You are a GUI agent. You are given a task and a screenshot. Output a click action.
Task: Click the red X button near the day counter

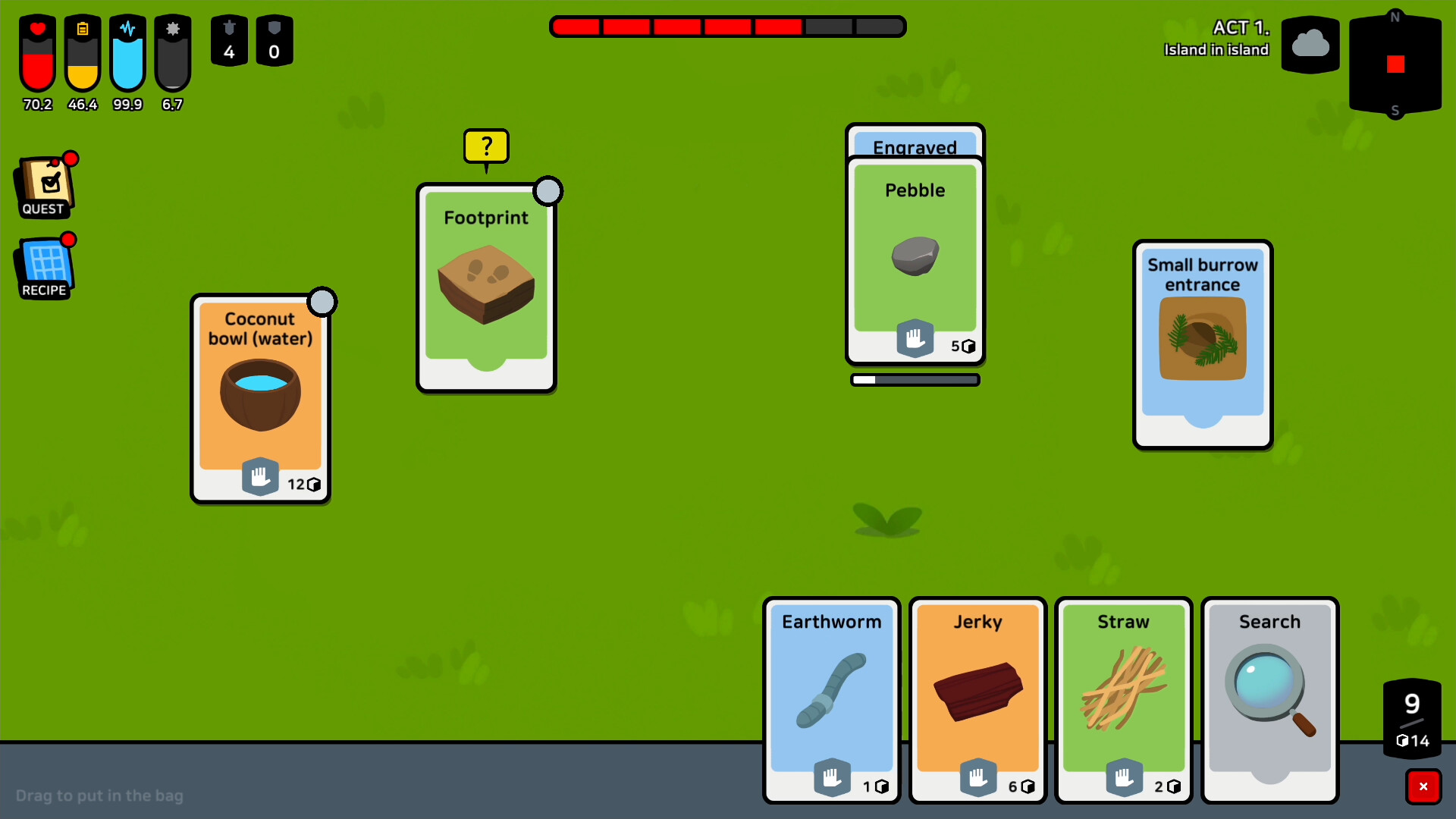(x=1425, y=786)
